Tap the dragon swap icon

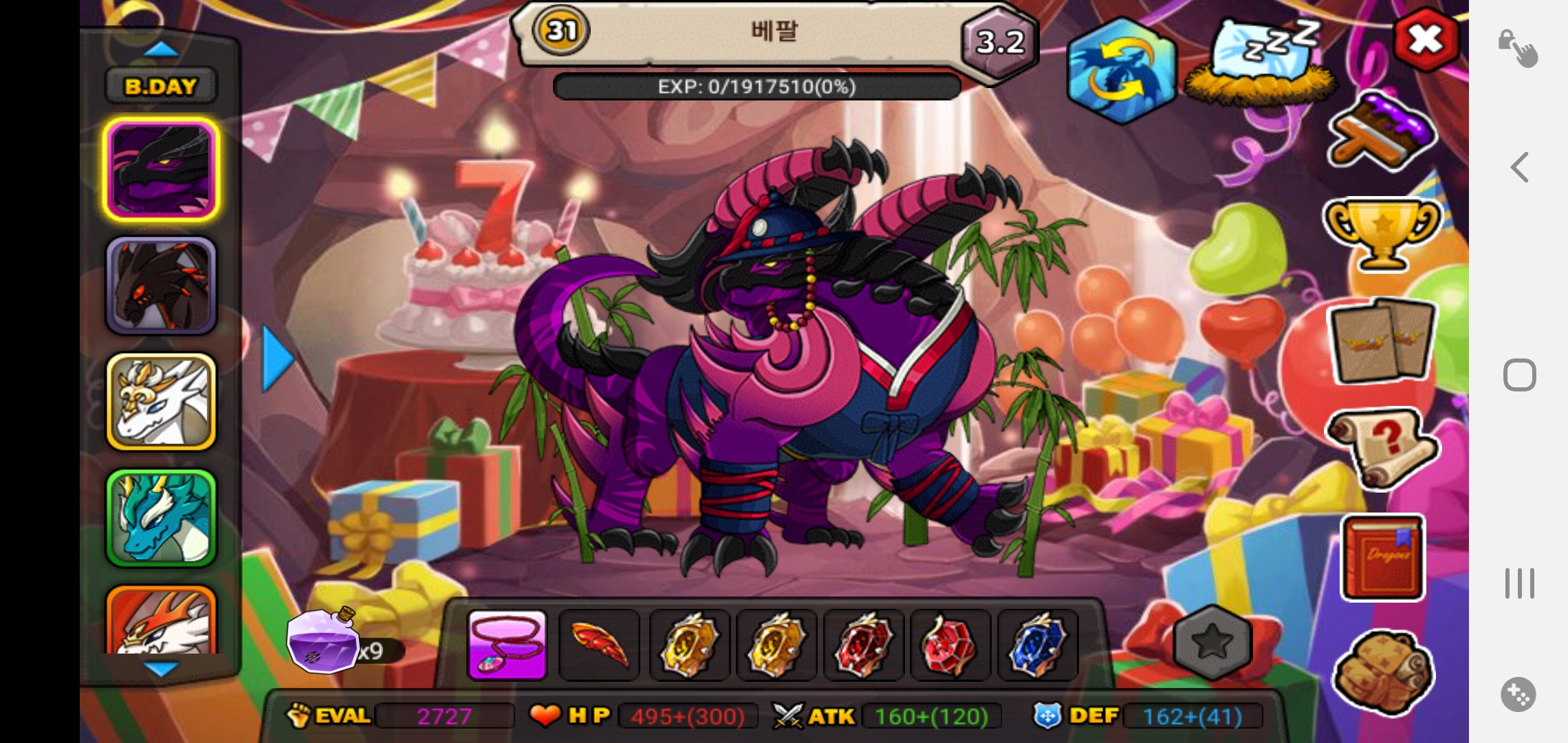coord(1121,71)
